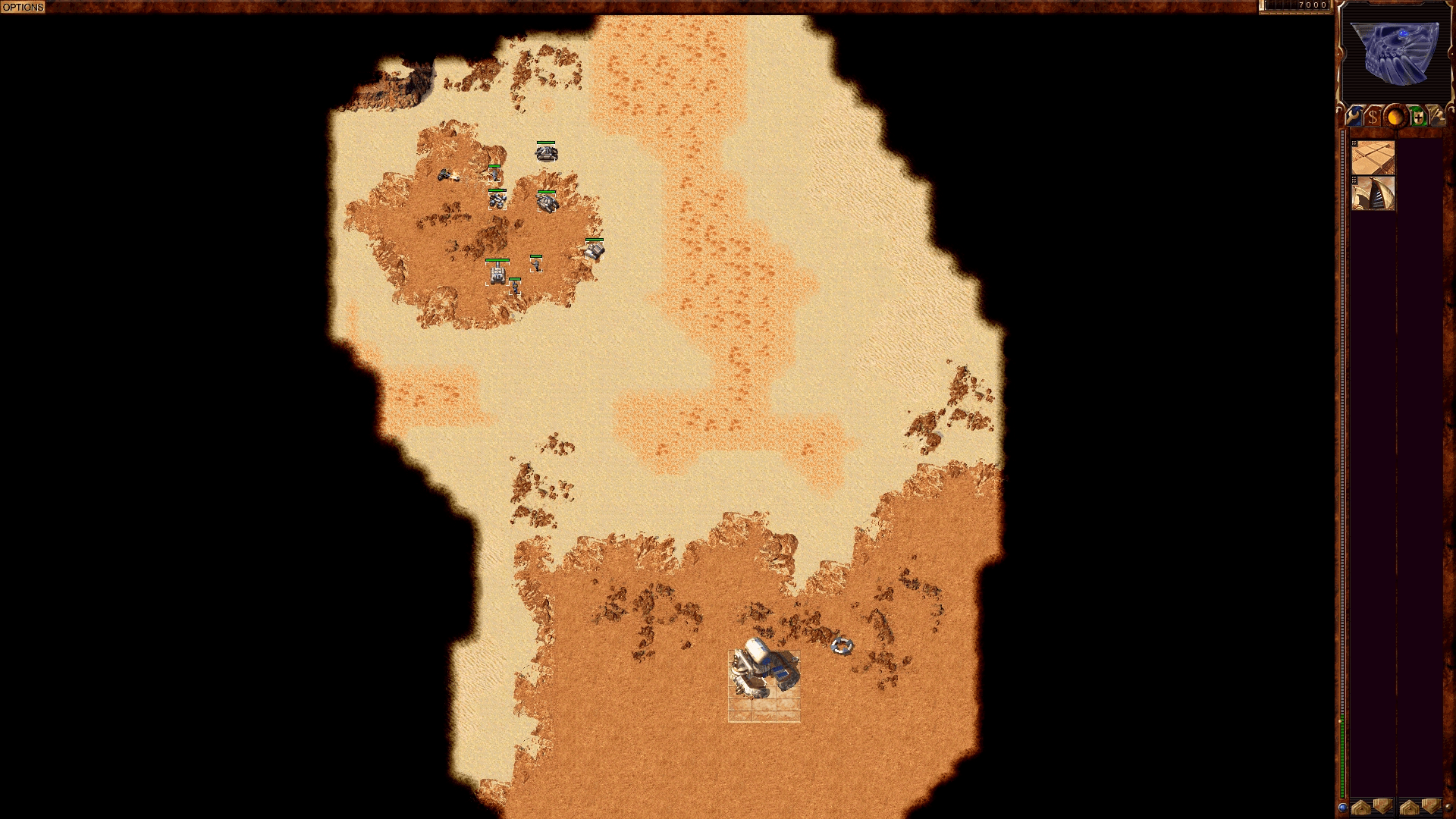Viewport: 1456px width, 819px height.
Task: Click the up arrow of the building list
Action: pos(1361,808)
